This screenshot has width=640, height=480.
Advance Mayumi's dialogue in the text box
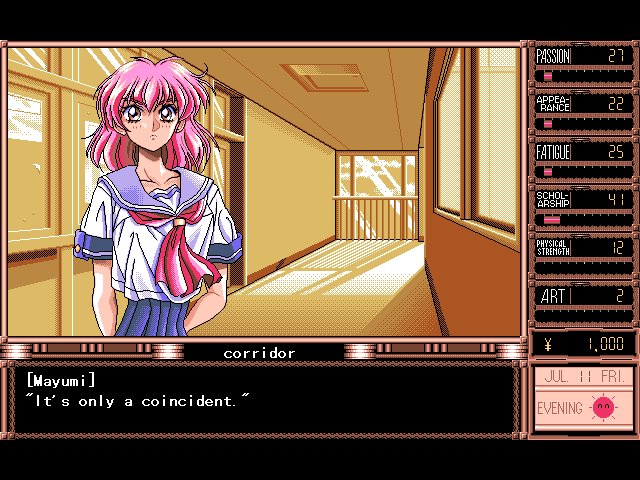265,400
